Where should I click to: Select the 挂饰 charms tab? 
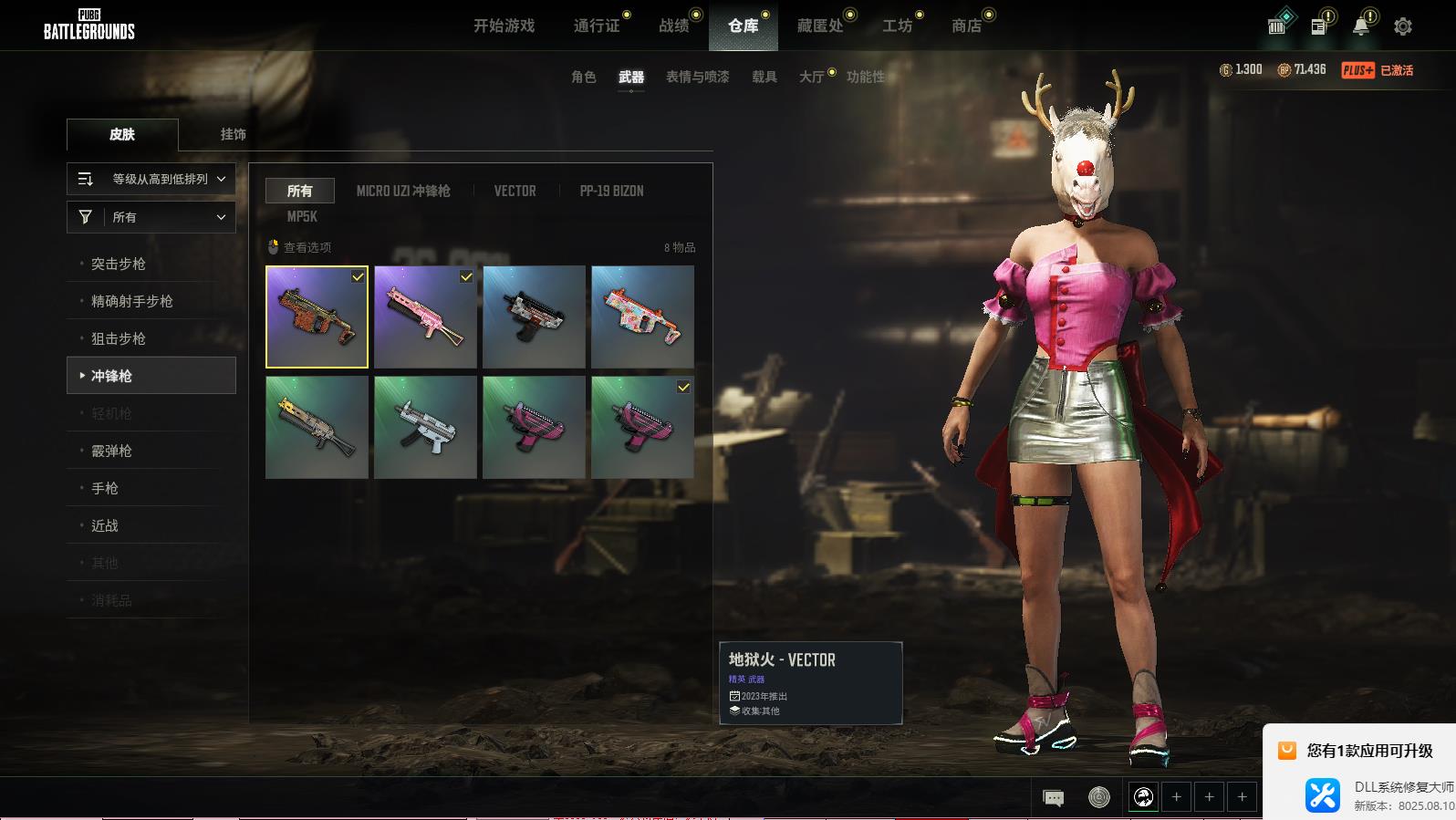coord(233,134)
